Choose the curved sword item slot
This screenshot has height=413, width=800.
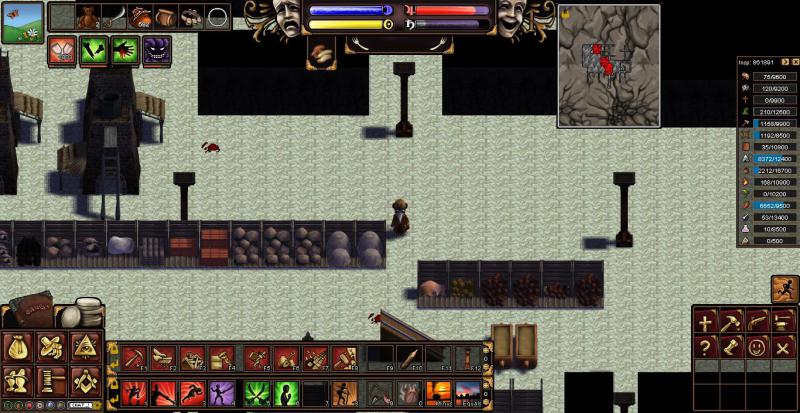[116, 17]
